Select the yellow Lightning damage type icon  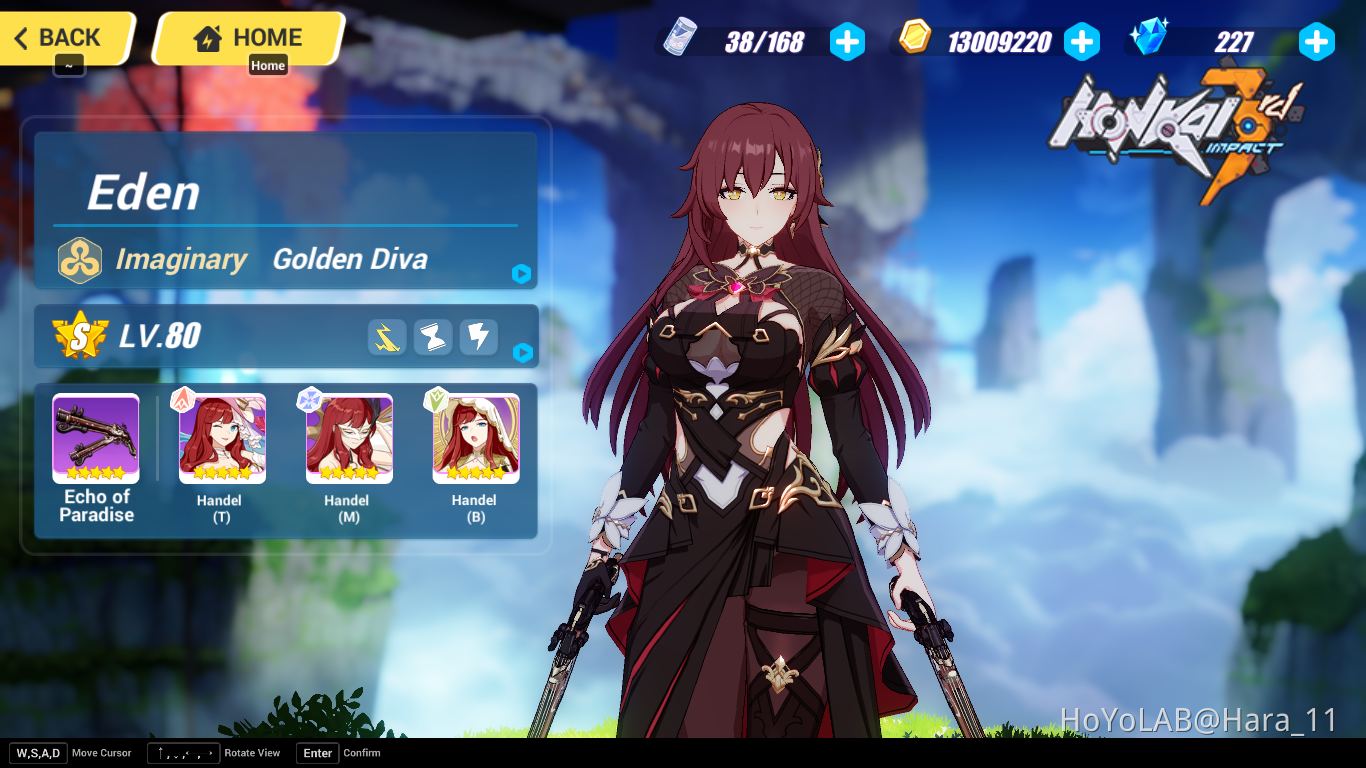[x=386, y=337]
